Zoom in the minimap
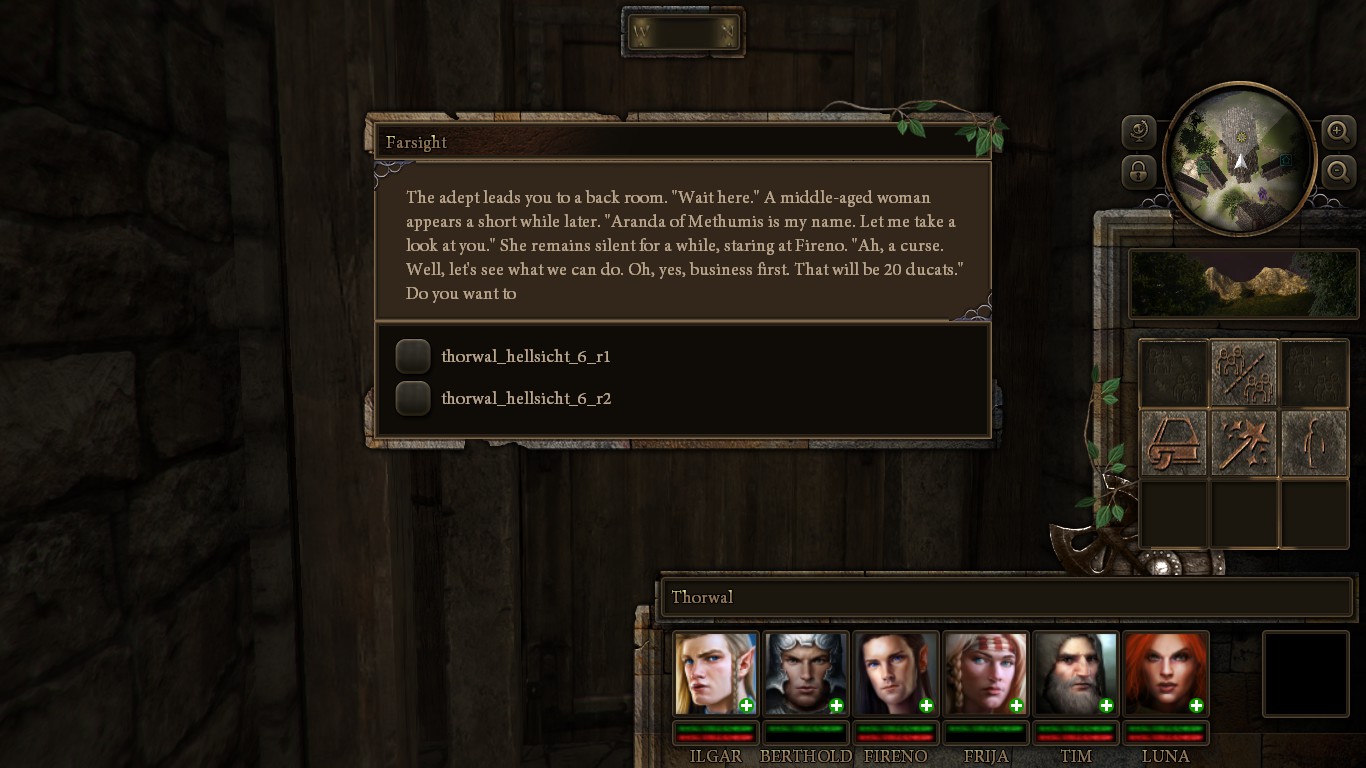The image size is (1366, 768). [1338, 131]
